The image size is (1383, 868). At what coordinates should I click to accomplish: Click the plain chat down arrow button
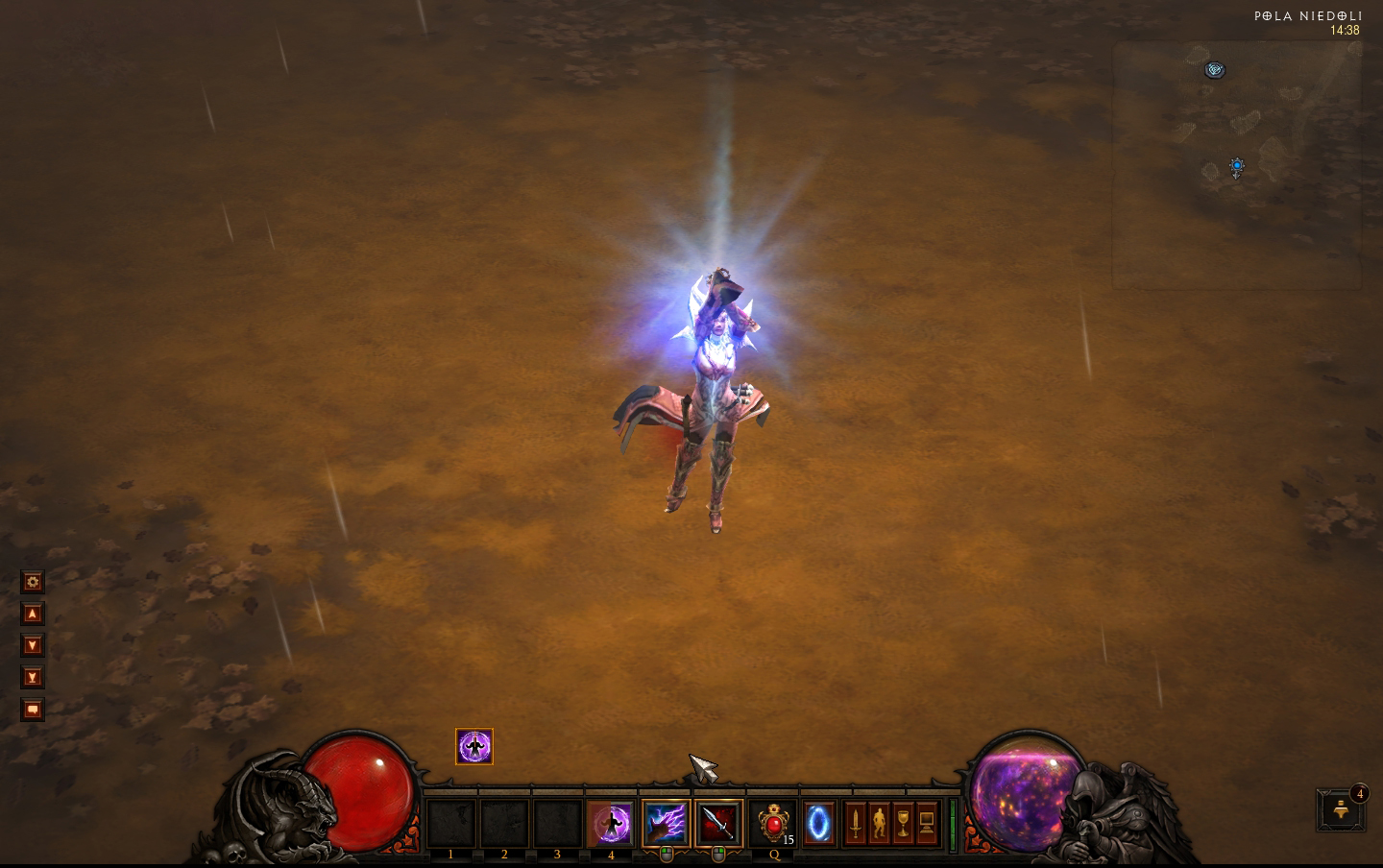[x=33, y=645]
